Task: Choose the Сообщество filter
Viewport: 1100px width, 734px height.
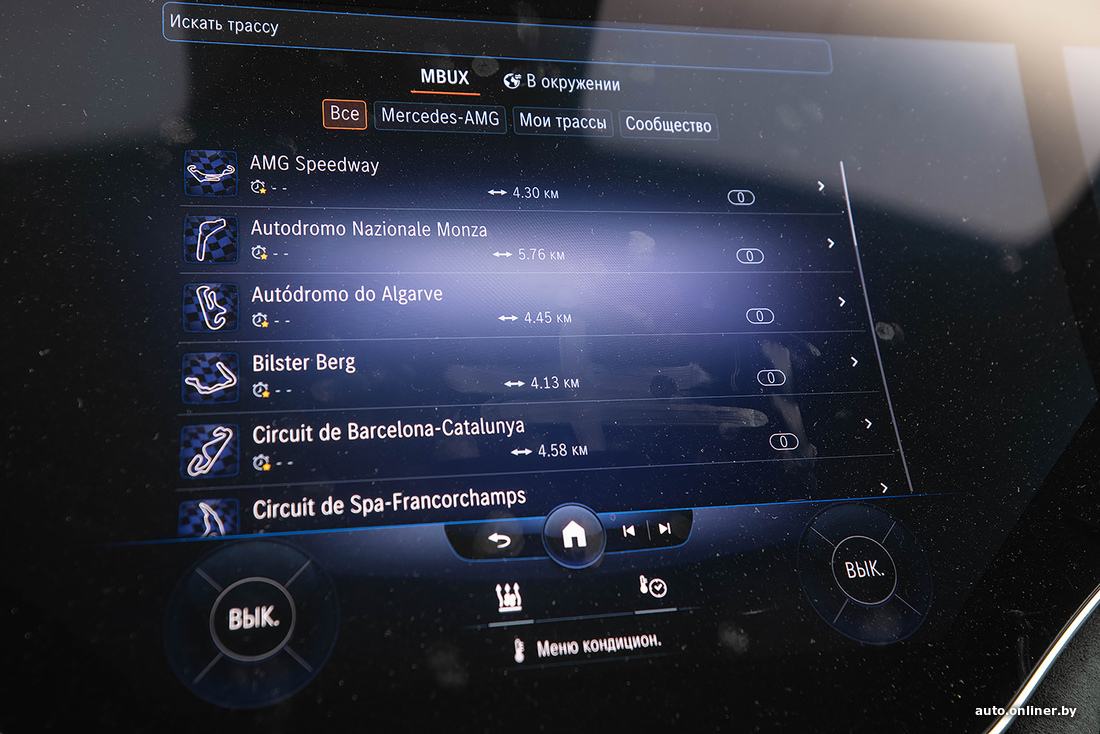Action: click(668, 125)
